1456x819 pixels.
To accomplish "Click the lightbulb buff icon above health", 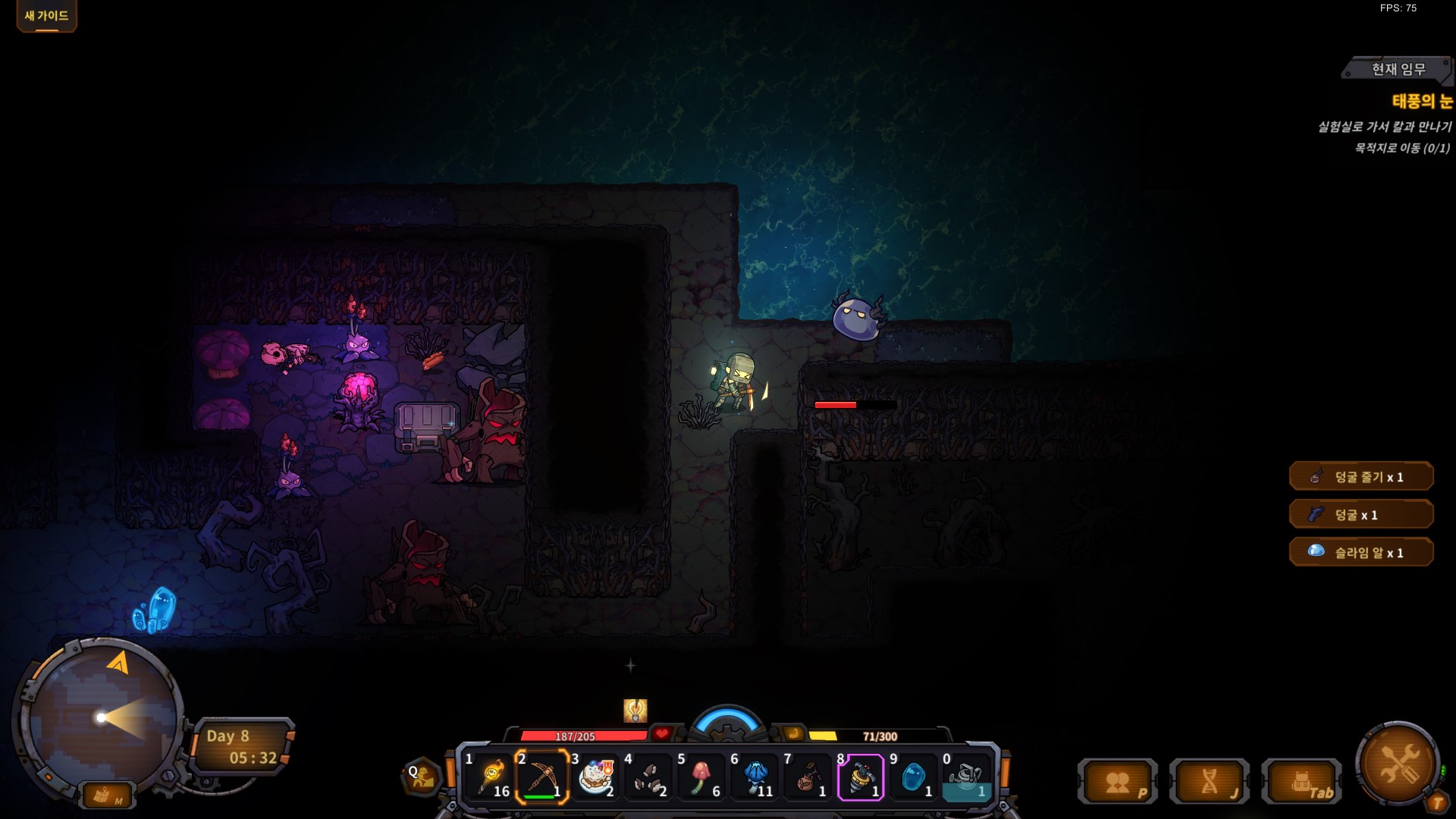I will click(x=635, y=711).
